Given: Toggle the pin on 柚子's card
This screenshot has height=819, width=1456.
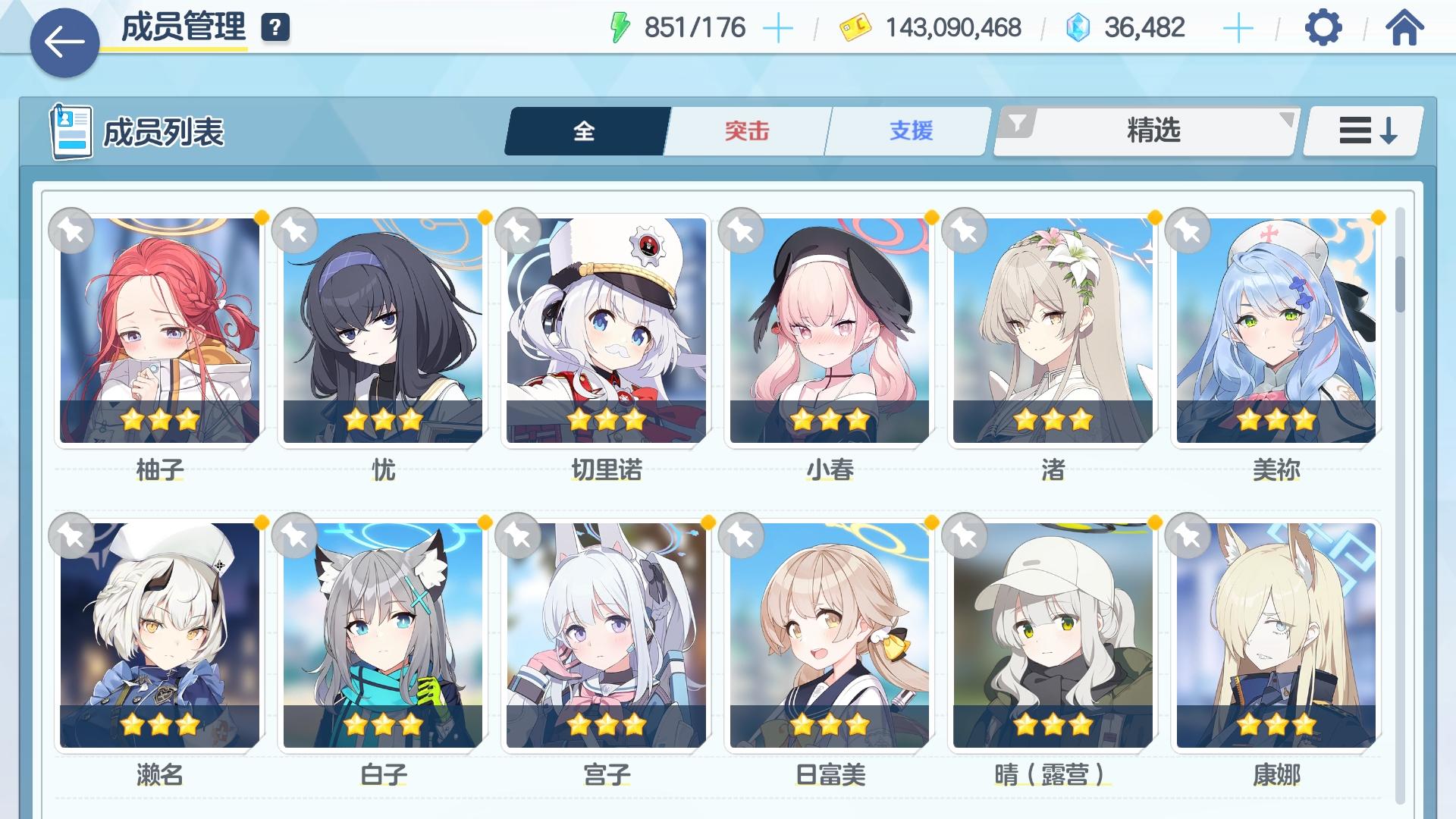Looking at the screenshot, I should pos(72,230).
